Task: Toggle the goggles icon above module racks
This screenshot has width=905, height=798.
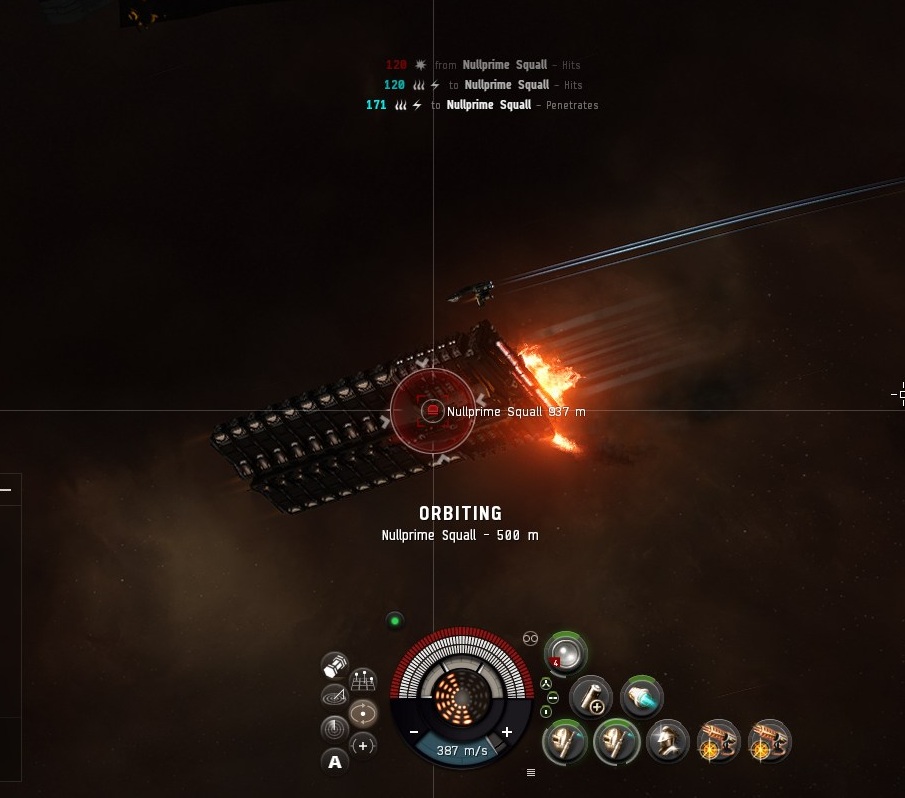Action: [x=530, y=638]
